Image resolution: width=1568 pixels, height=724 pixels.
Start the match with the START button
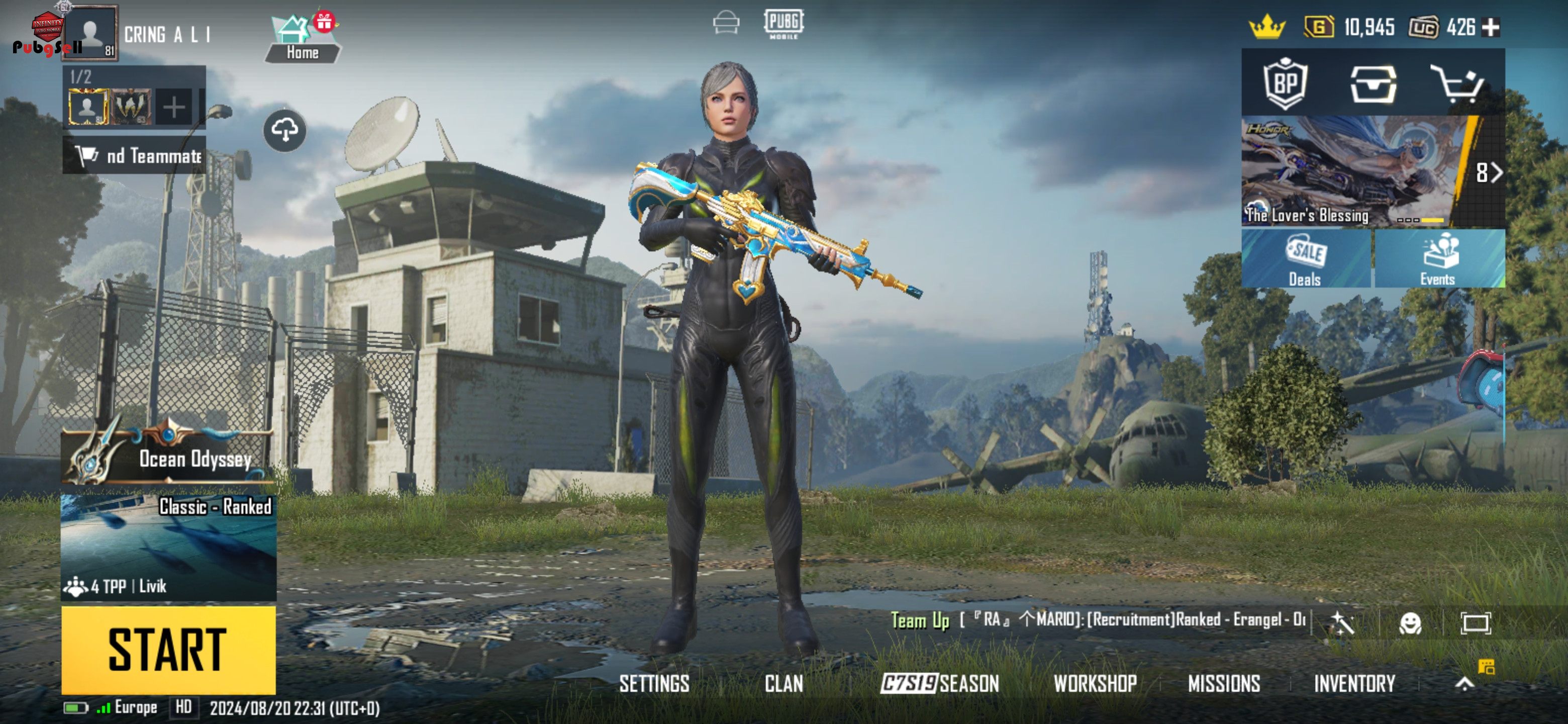168,649
